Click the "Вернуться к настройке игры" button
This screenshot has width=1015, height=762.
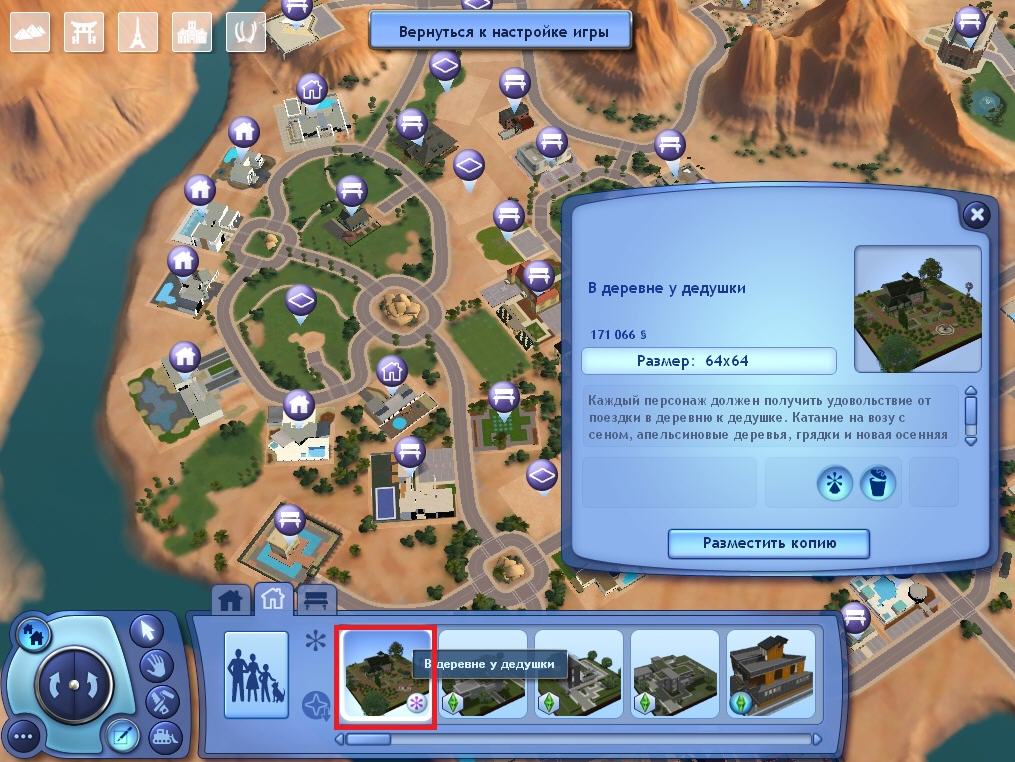[x=501, y=31]
